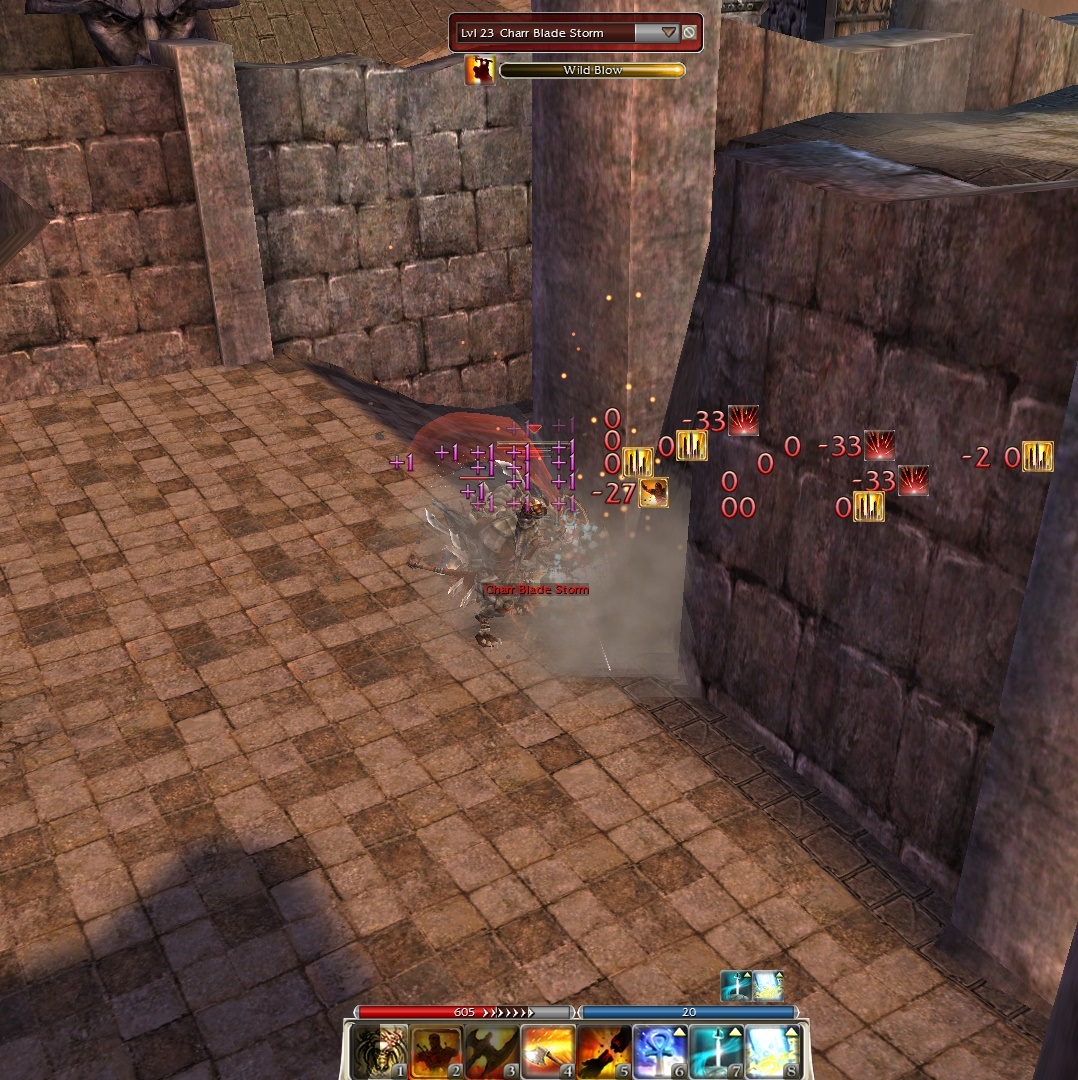The width and height of the screenshot is (1078, 1080).
Task: Activate the lion head skill in slot 1
Action: tap(381, 1051)
